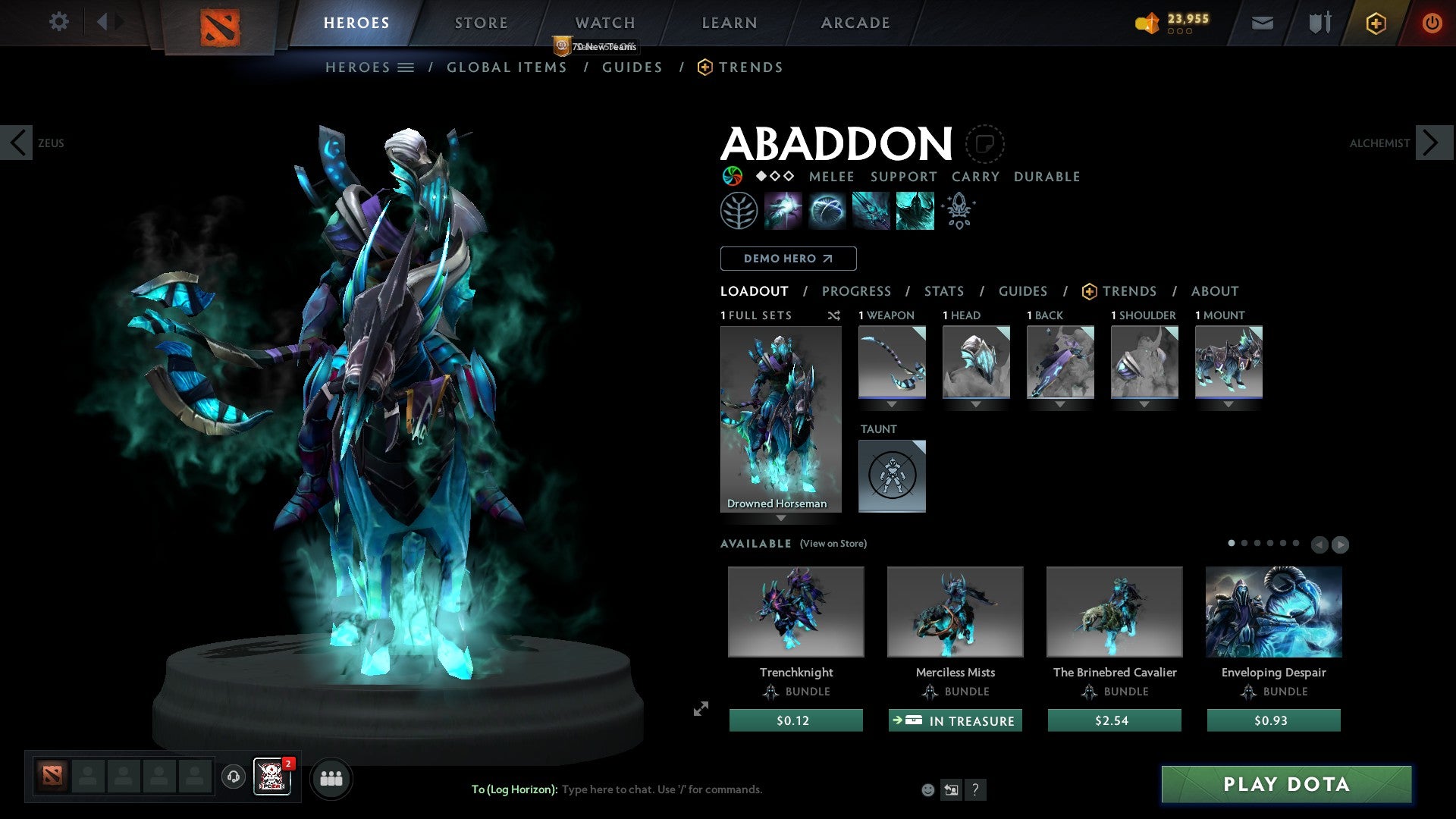Shuffle the equipped loadout items

click(x=834, y=315)
